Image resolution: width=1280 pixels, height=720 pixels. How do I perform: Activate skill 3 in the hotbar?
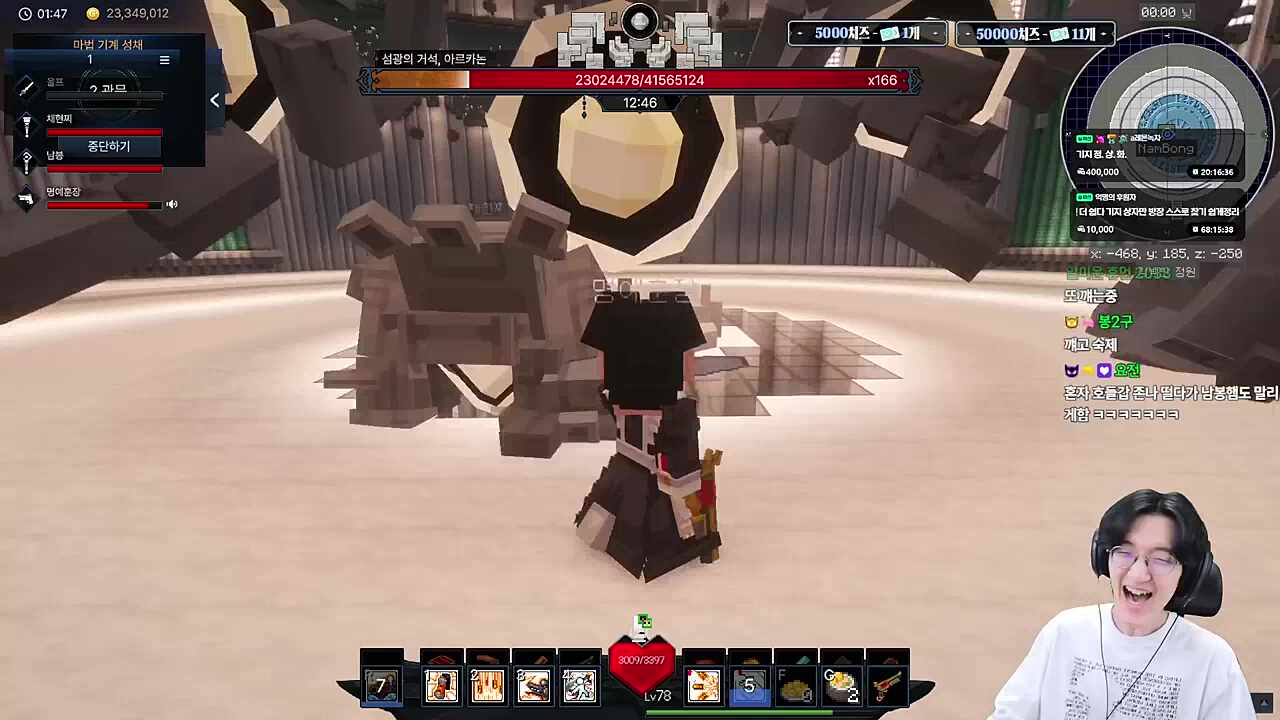pos(533,685)
